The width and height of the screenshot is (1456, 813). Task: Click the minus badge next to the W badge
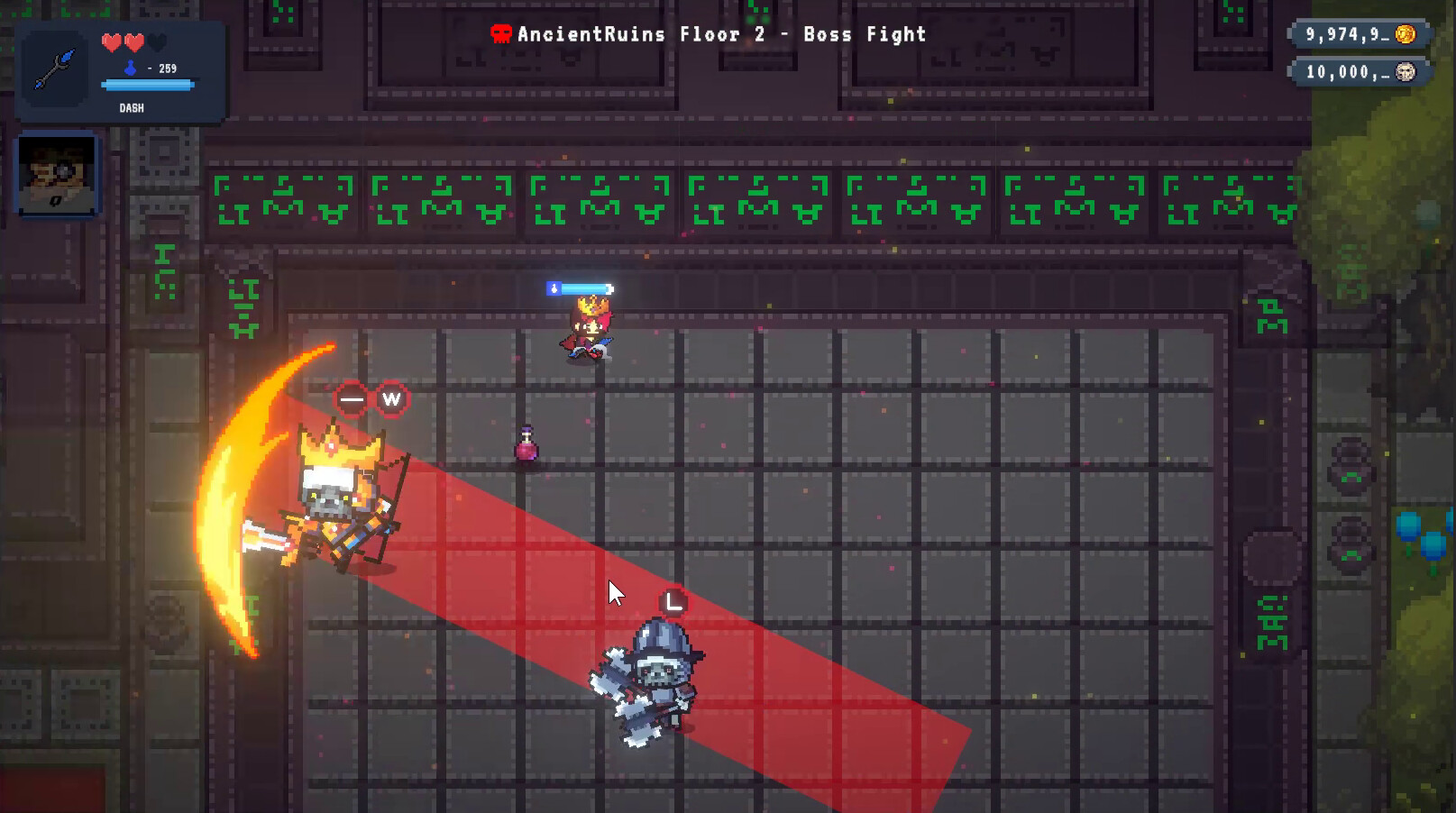pos(351,397)
